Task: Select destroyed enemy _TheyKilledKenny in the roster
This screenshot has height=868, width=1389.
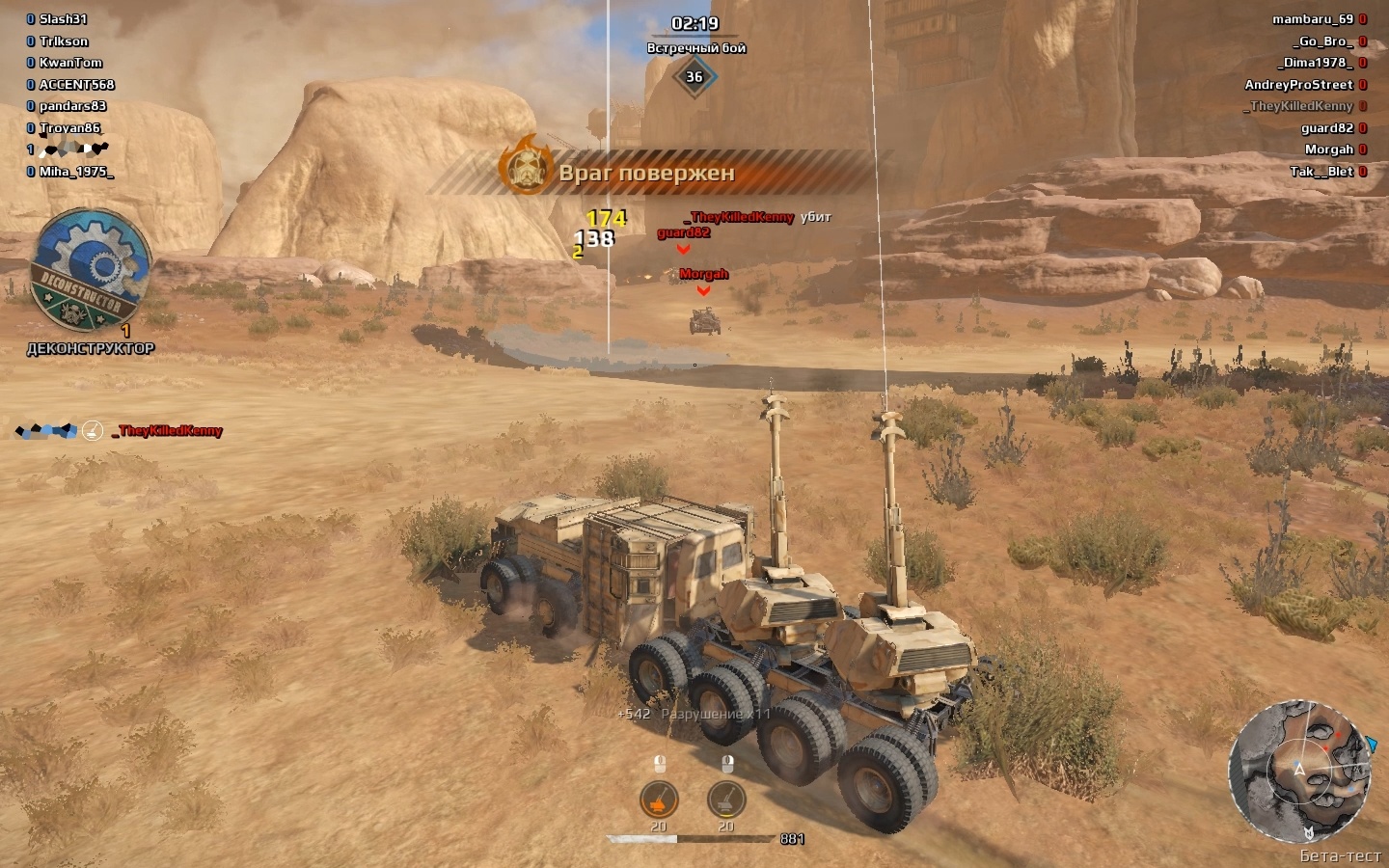Action: coord(1298,106)
